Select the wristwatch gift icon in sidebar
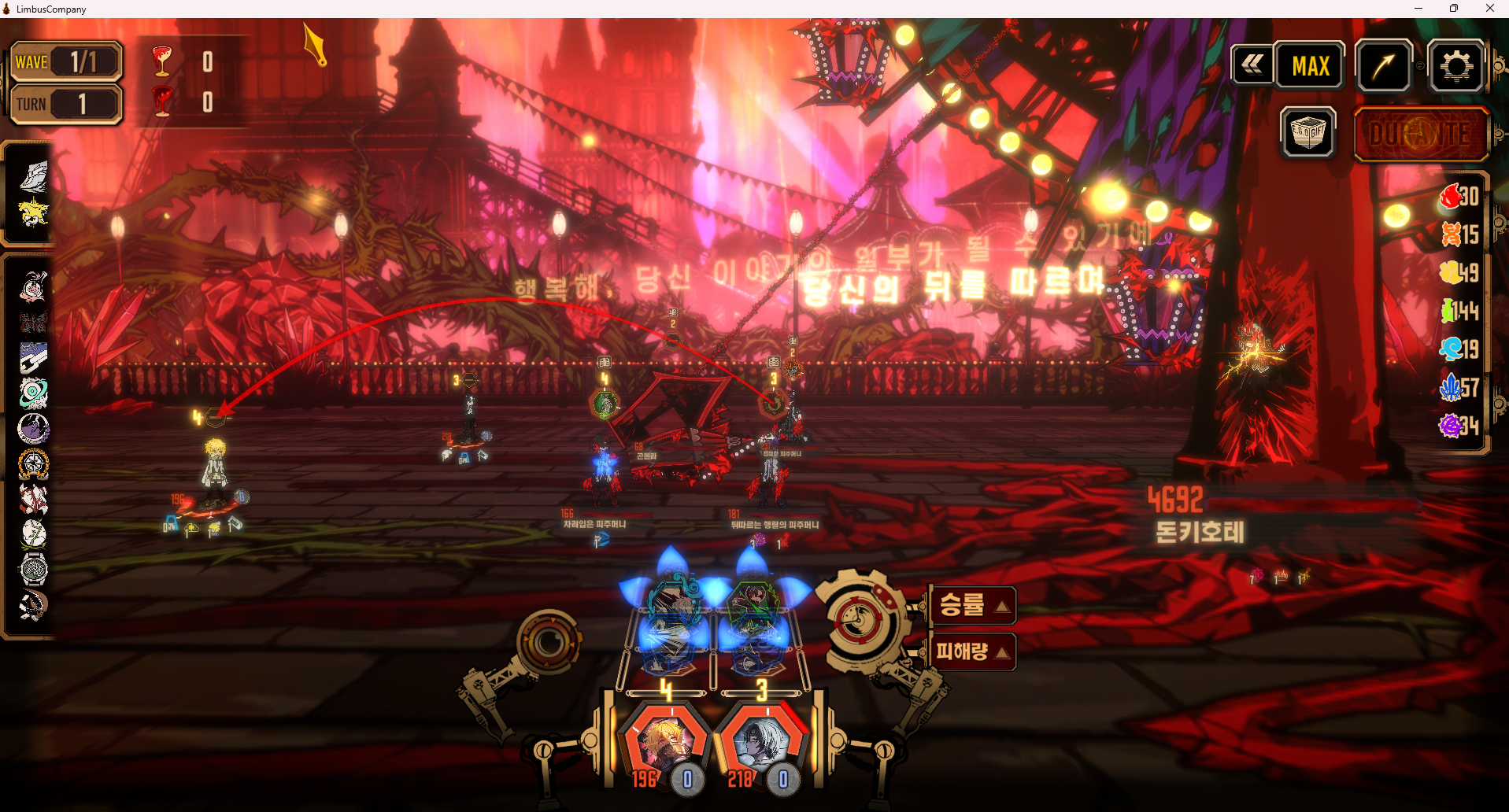Viewport: 1509px width, 812px height. (34, 569)
